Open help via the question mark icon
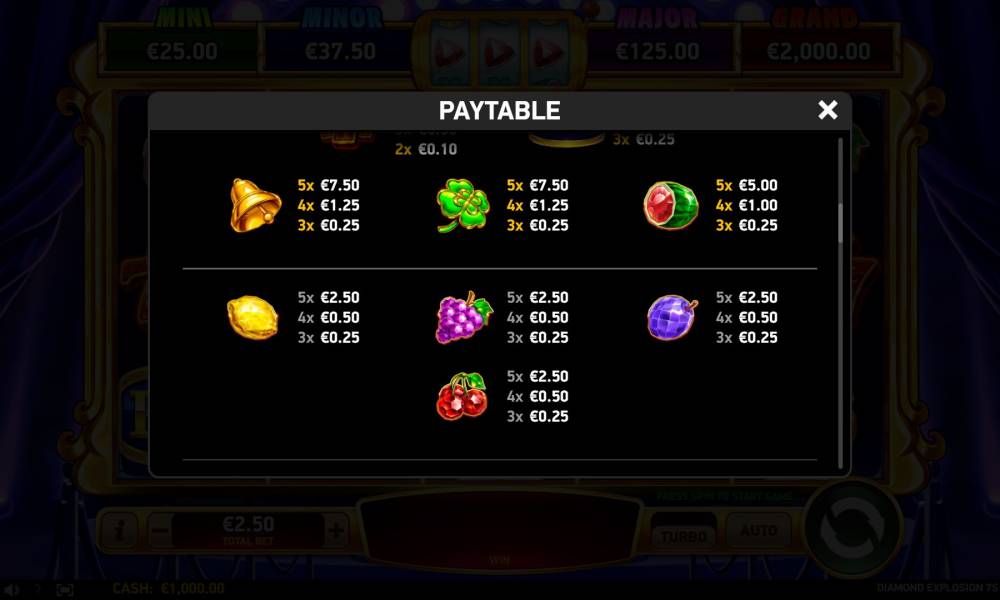This screenshot has height=600, width=1000. (x=39, y=590)
